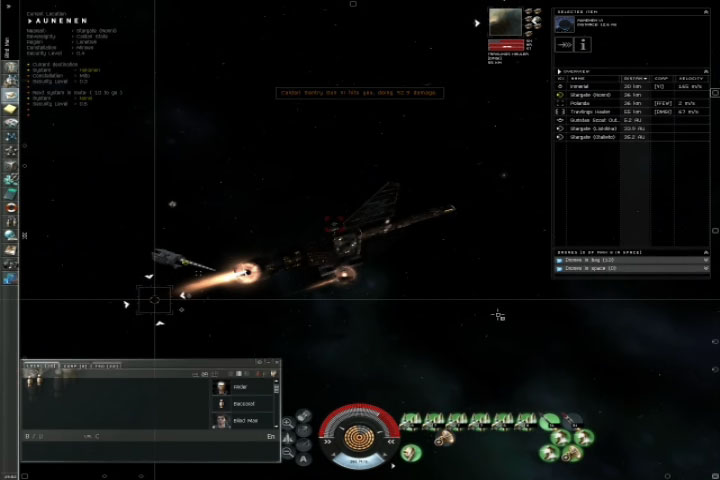
Task: Select pilot Ellad Moir in chat member list
Action: (245, 421)
